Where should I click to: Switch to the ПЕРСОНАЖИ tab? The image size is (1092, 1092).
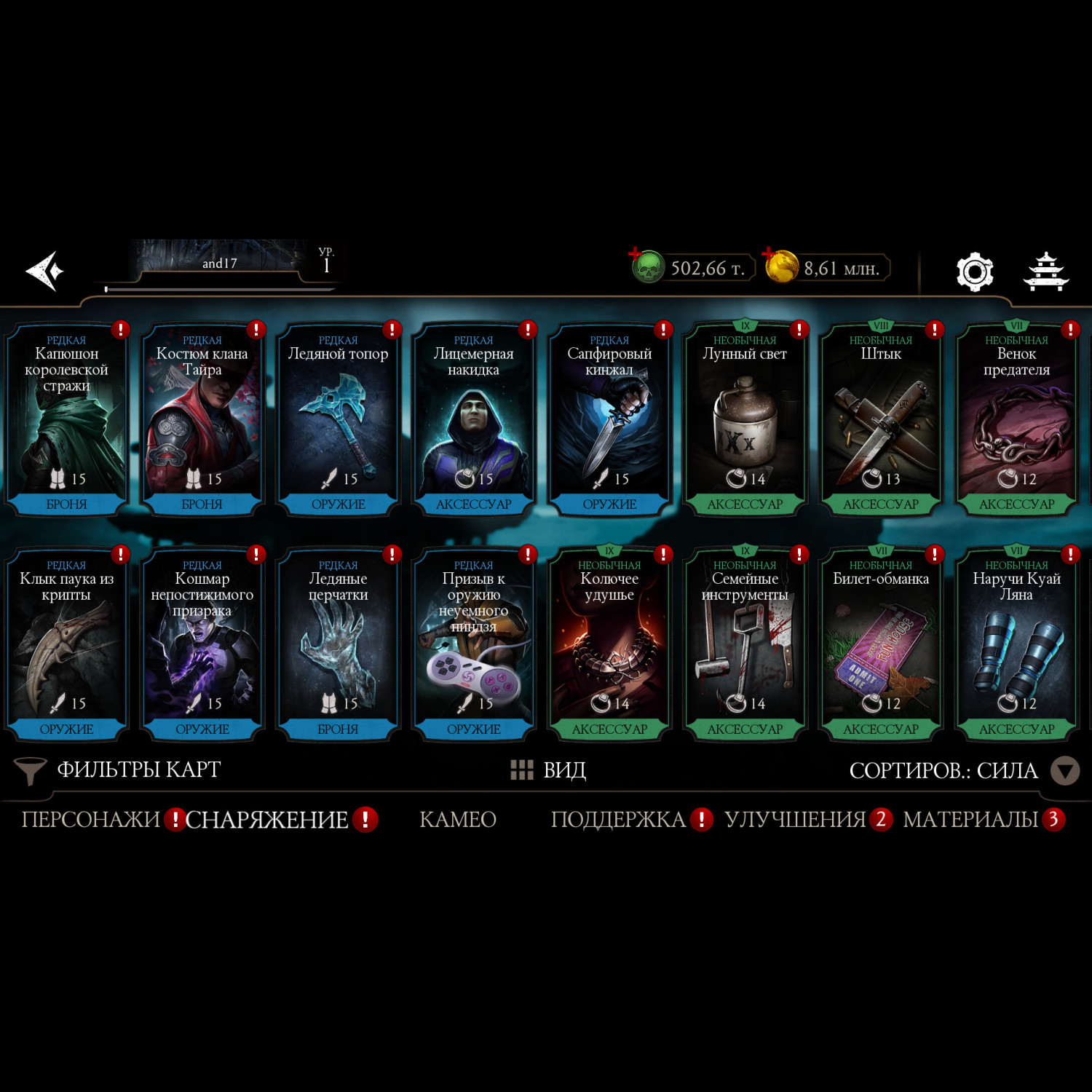(x=91, y=820)
